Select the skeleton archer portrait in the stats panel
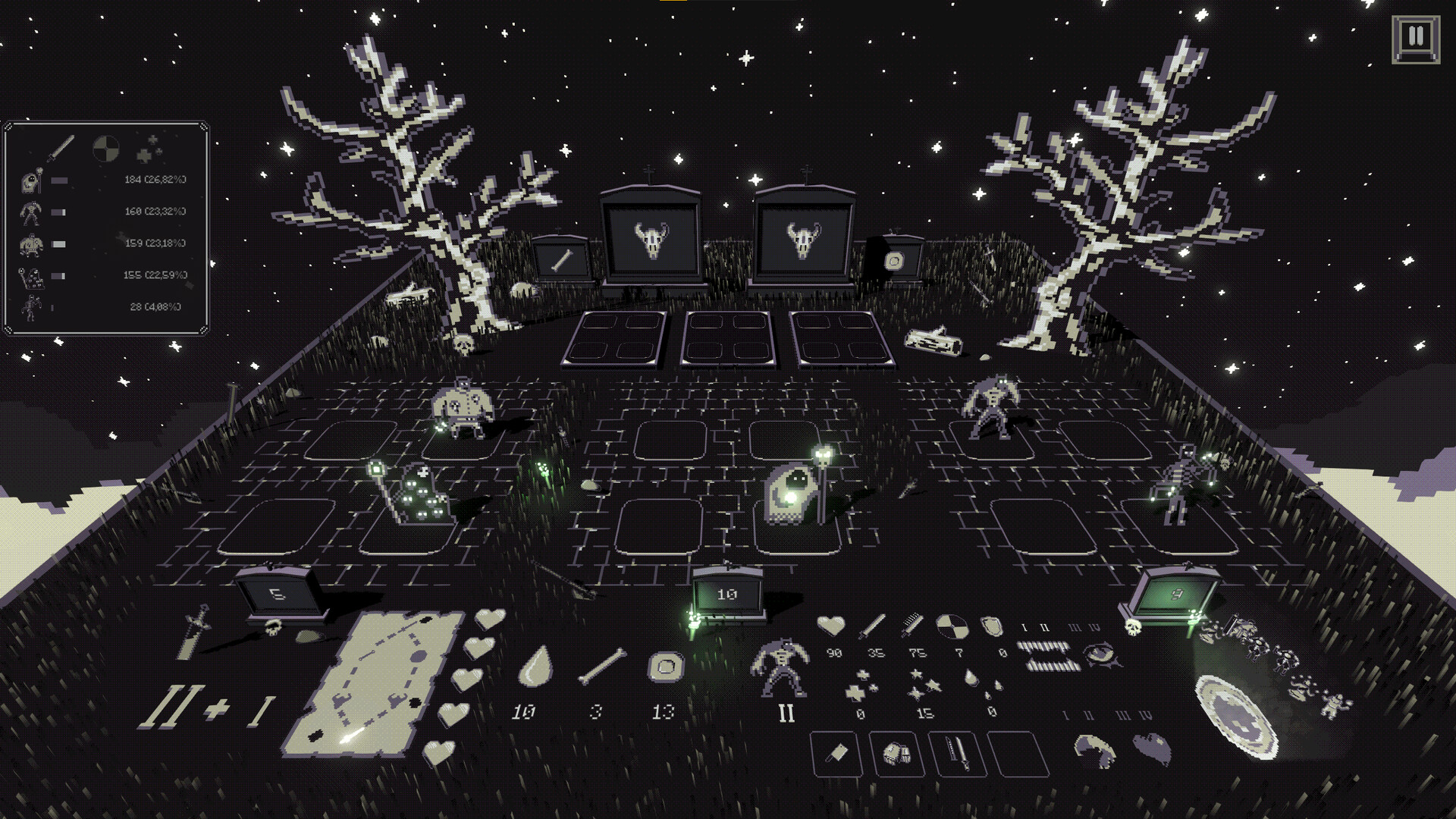The width and height of the screenshot is (1456, 819). pyautogui.click(x=32, y=306)
